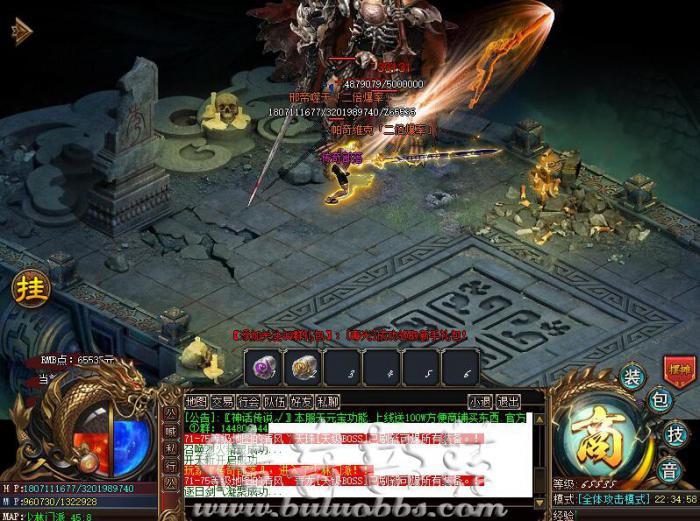Open the 技 skills panel
This screenshot has width=700, height=521.
click(676, 435)
